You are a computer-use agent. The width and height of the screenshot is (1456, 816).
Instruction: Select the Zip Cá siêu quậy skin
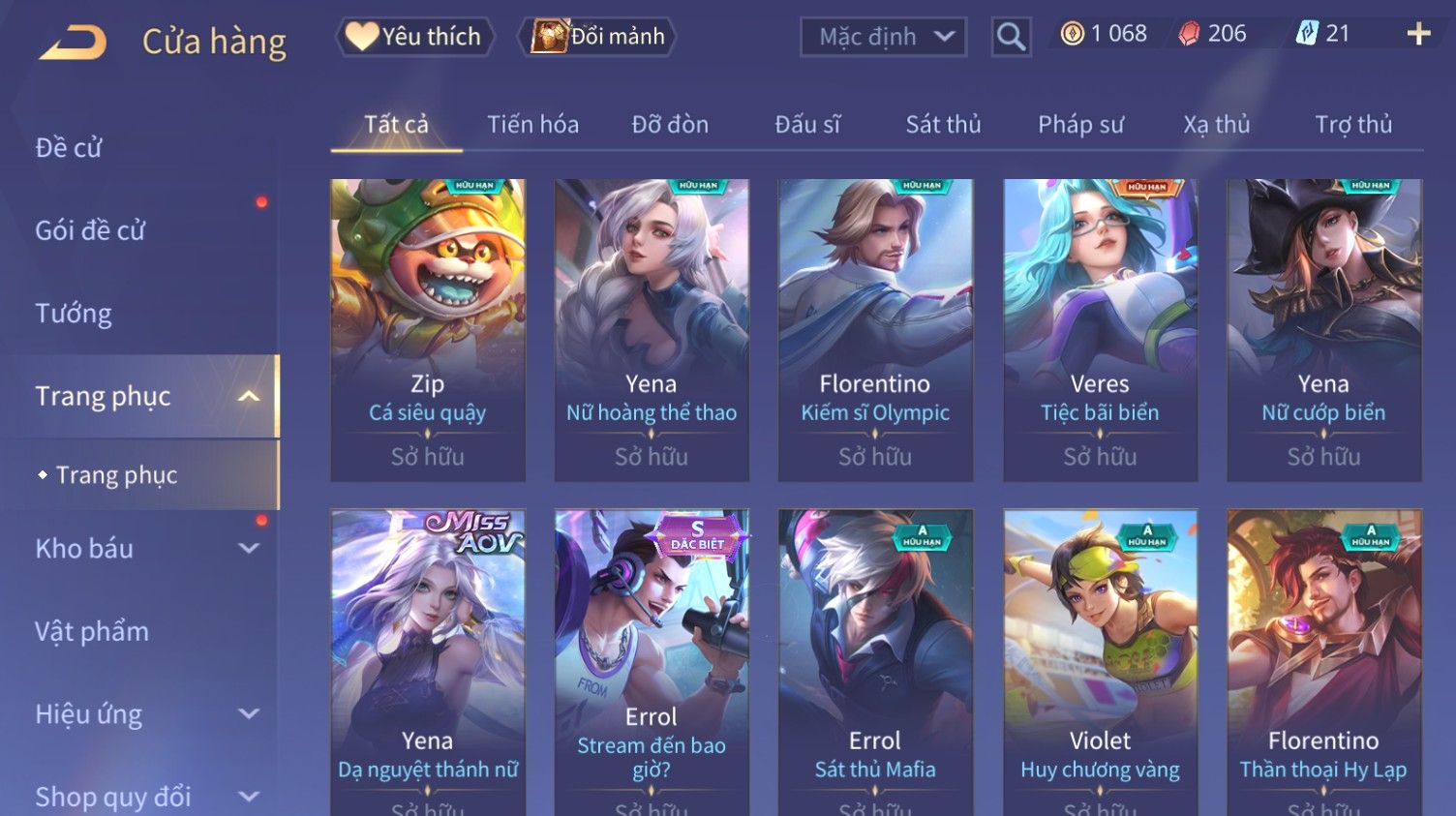(428, 329)
